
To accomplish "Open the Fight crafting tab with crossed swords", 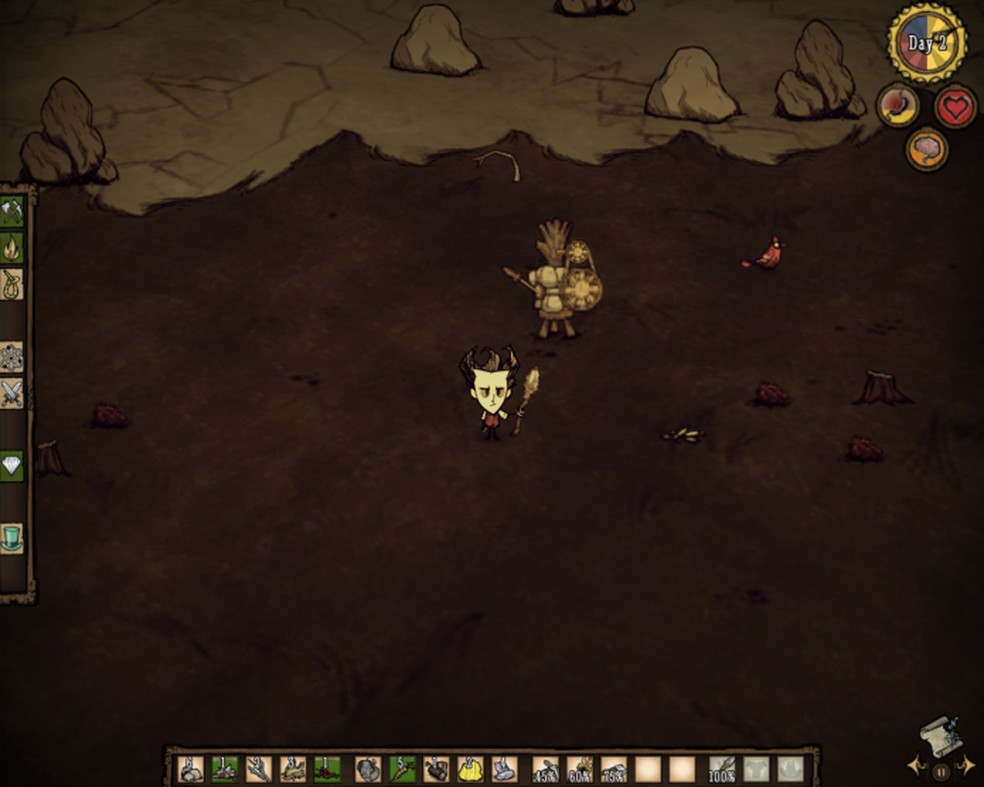I will pos(12,393).
